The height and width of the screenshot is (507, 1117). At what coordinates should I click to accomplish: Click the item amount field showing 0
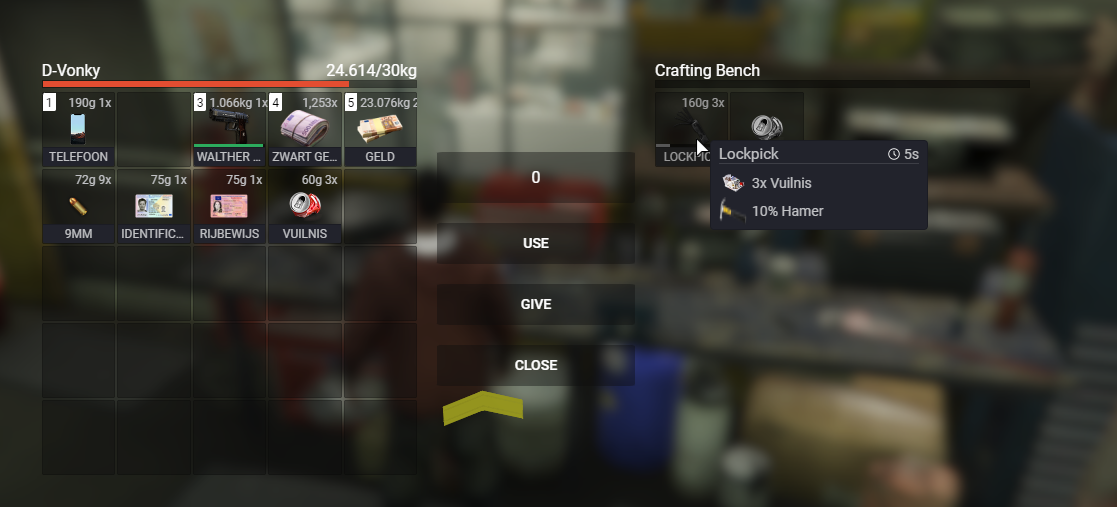536,178
